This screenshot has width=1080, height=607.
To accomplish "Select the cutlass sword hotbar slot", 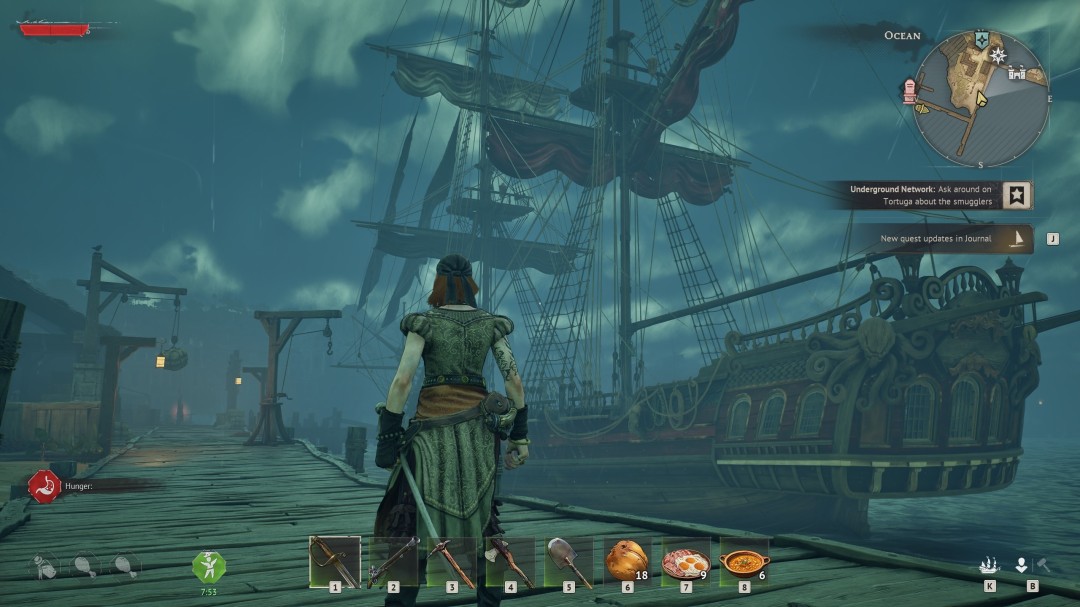I will tap(334, 562).
